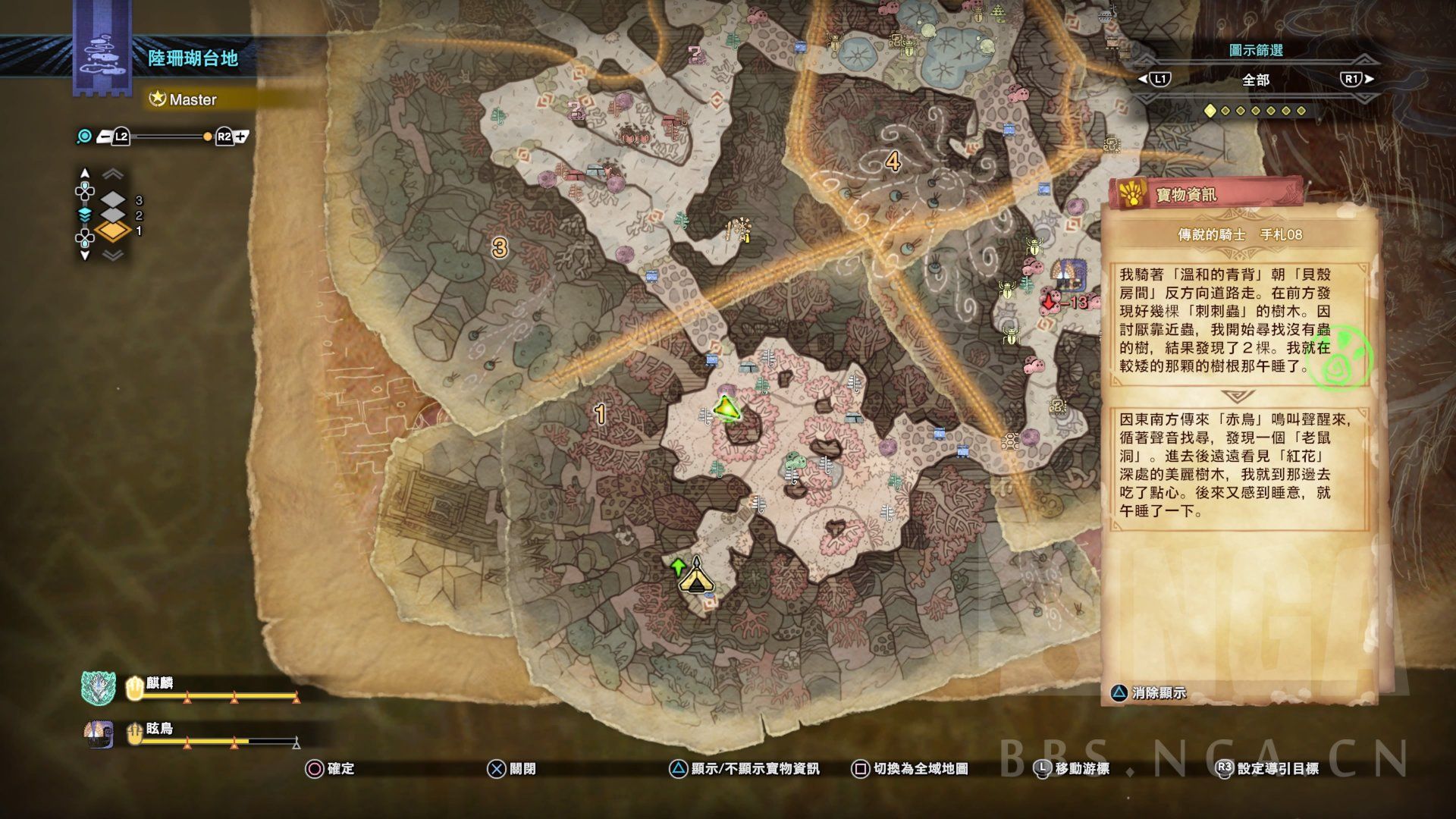Select the 麒麟 monster tracker entry

(190, 687)
